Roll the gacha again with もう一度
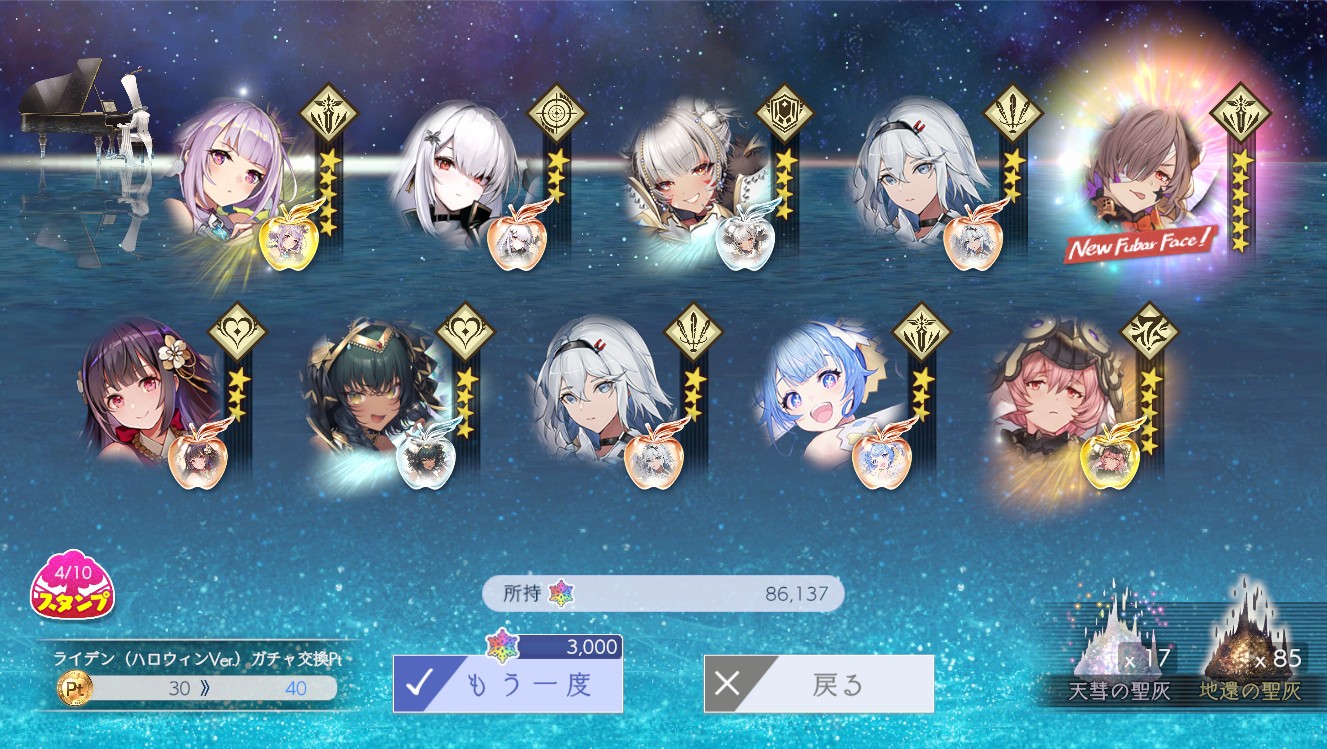Viewport: 1327px width, 749px height. [x=507, y=684]
